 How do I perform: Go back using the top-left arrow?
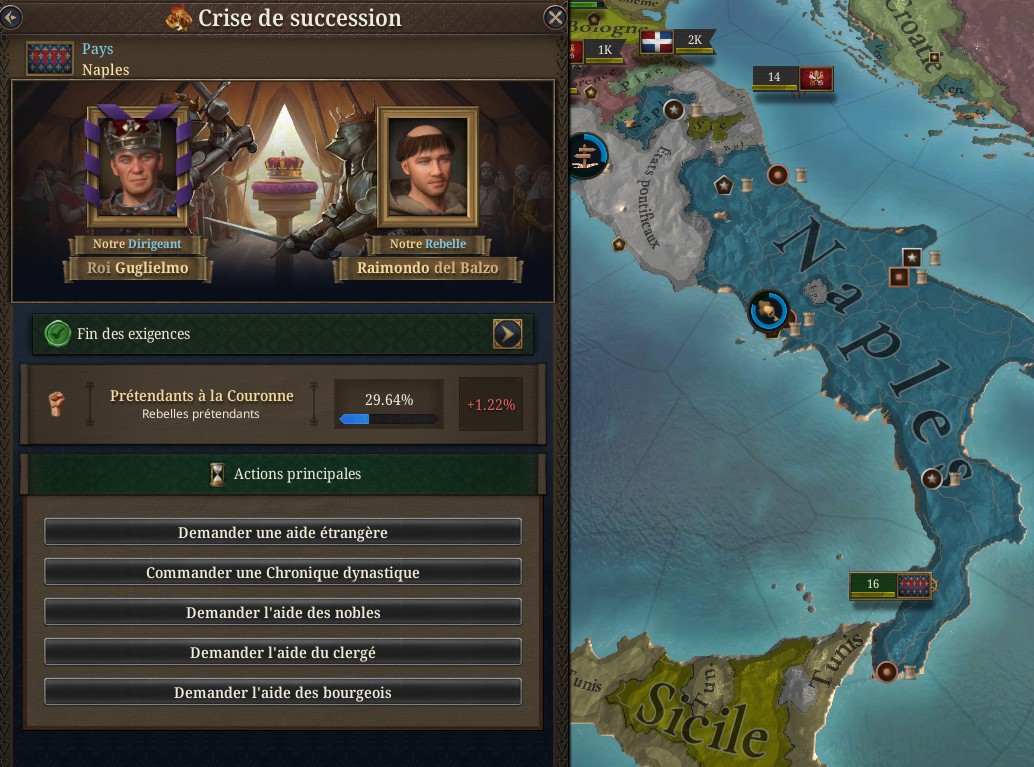(11, 17)
